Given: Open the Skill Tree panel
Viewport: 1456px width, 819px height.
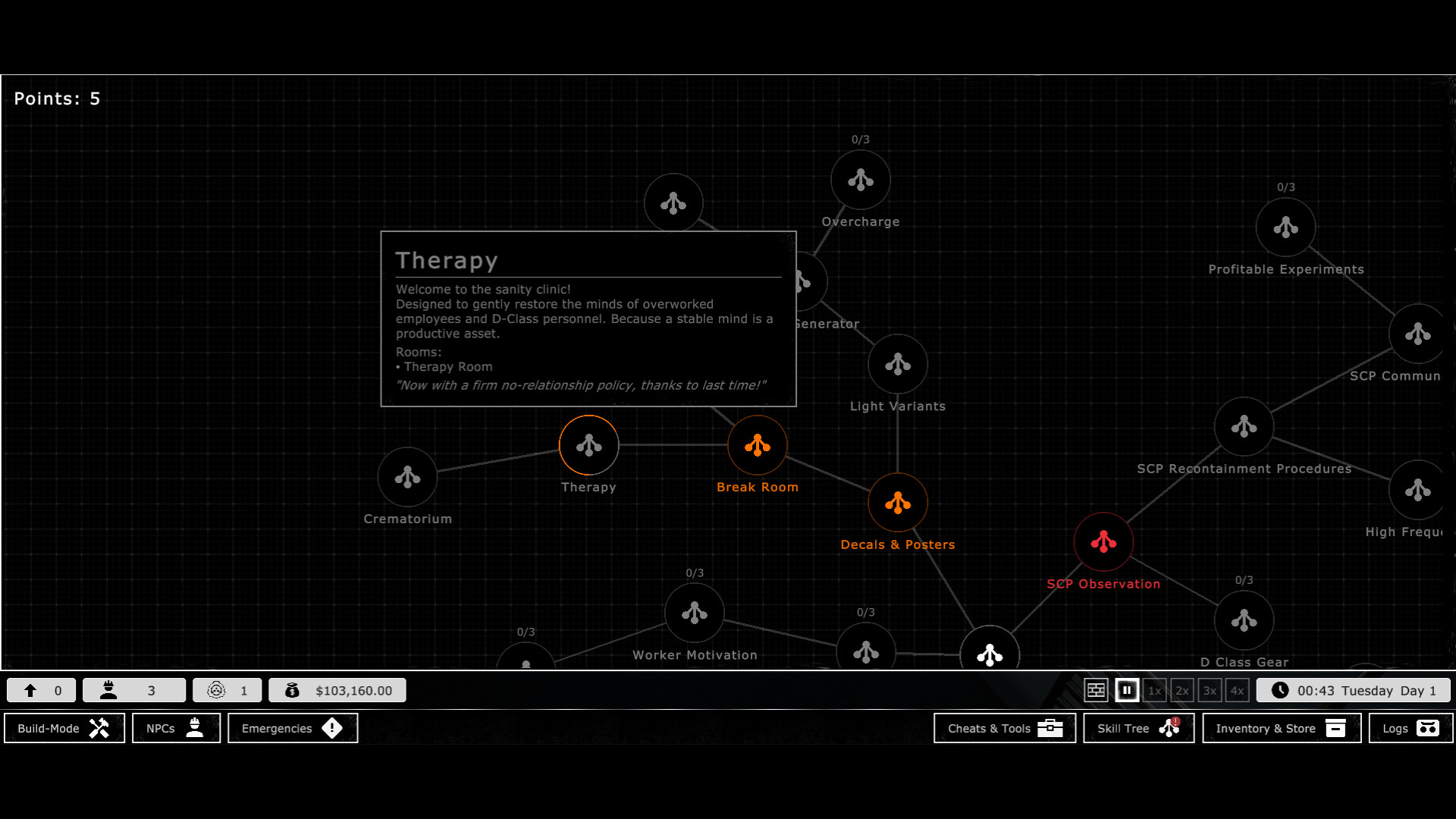Looking at the screenshot, I should point(1137,728).
